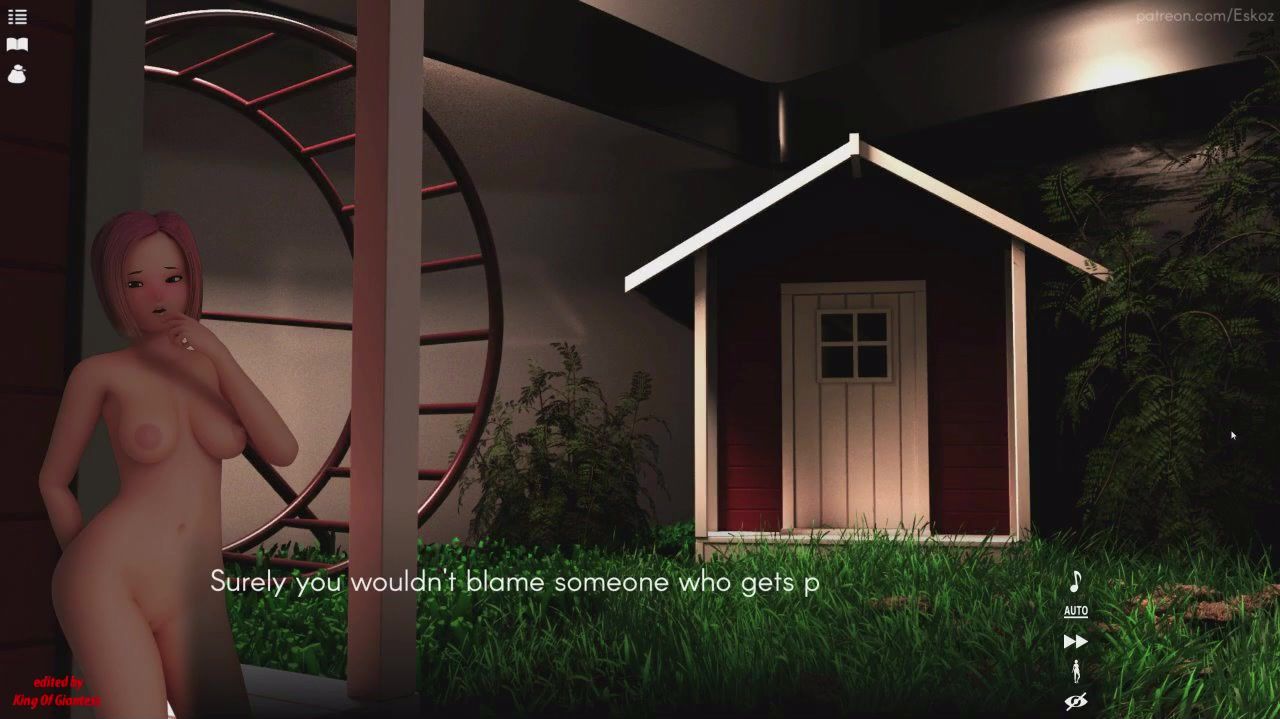The height and width of the screenshot is (719, 1280).
Task: Click the fast-forward skip button
Action: point(1075,641)
